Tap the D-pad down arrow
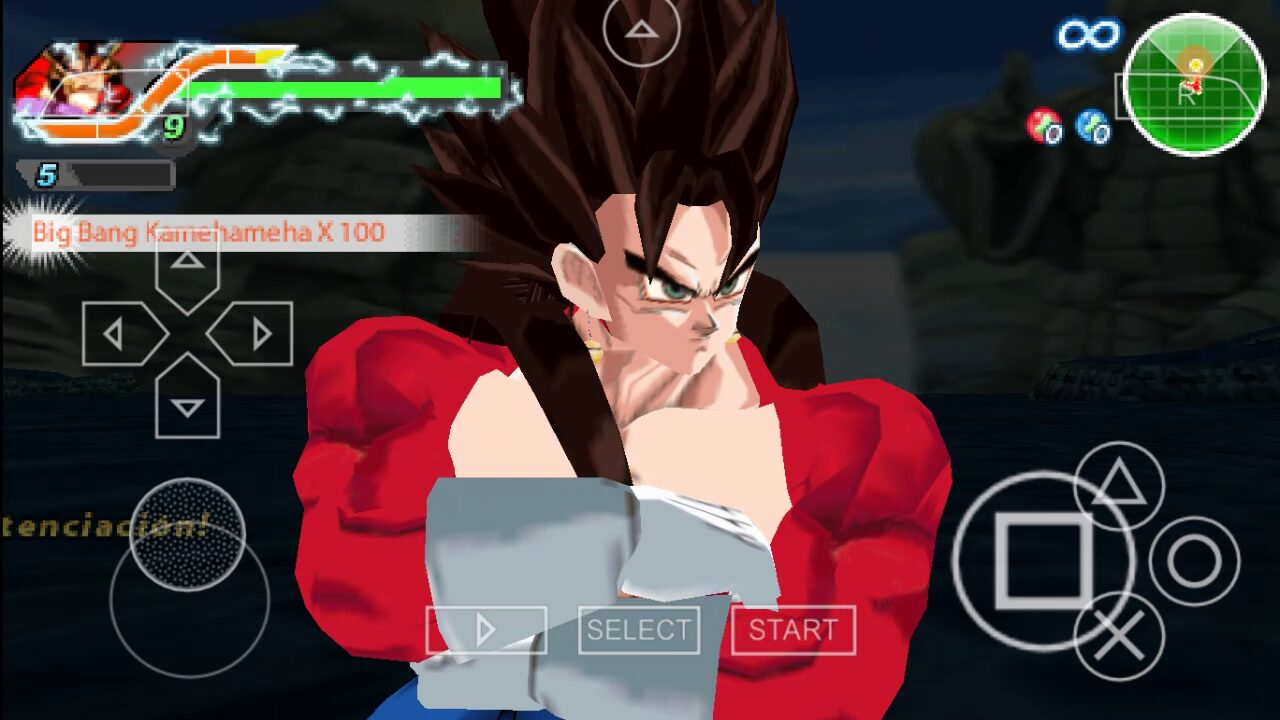The height and width of the screenshot is (720, 1280). click(187, 400)
